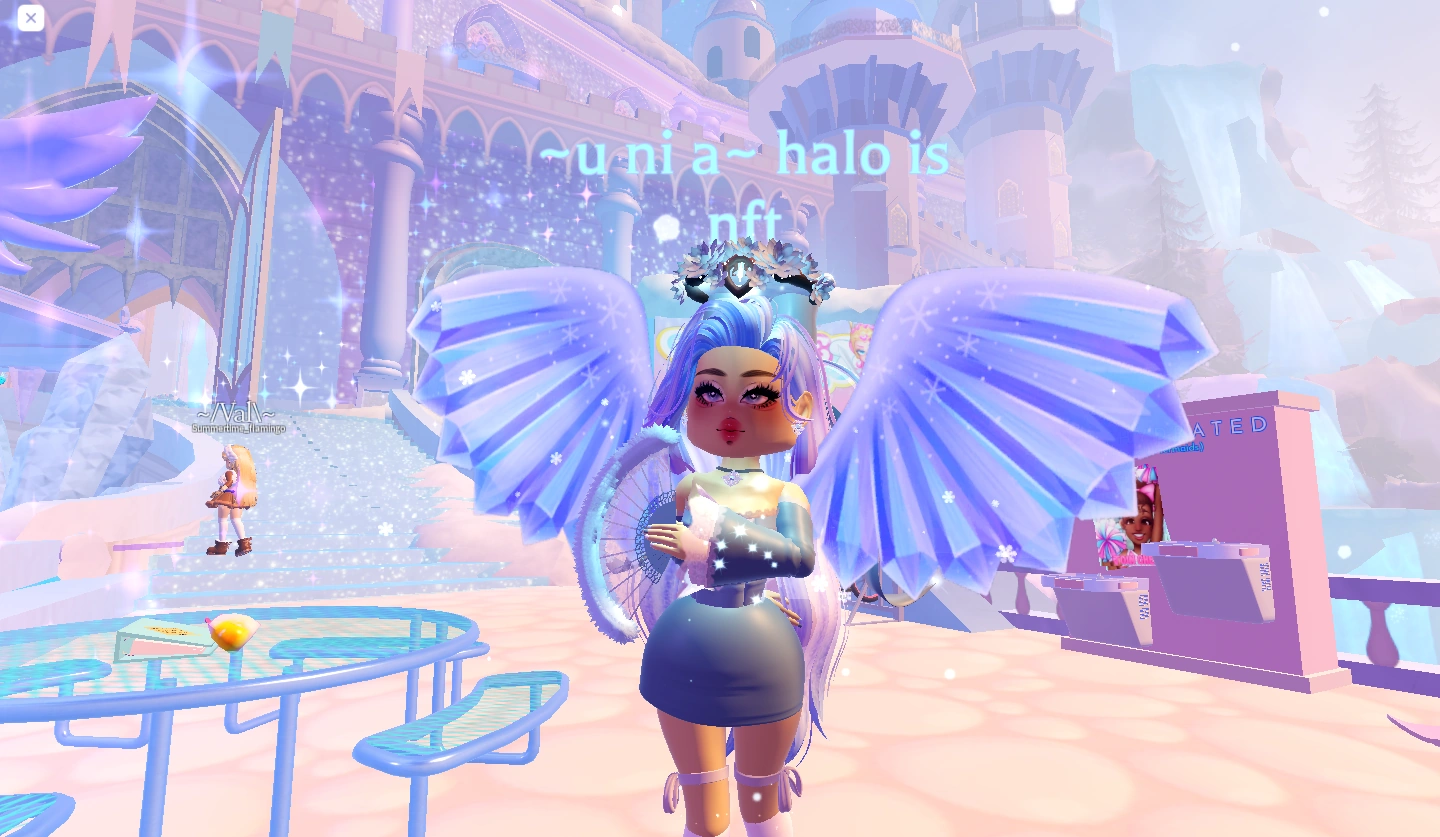The width and height of the screenshot is (1440, 837).
Task: Close the overlay with the X button
Action: (30, 18)
